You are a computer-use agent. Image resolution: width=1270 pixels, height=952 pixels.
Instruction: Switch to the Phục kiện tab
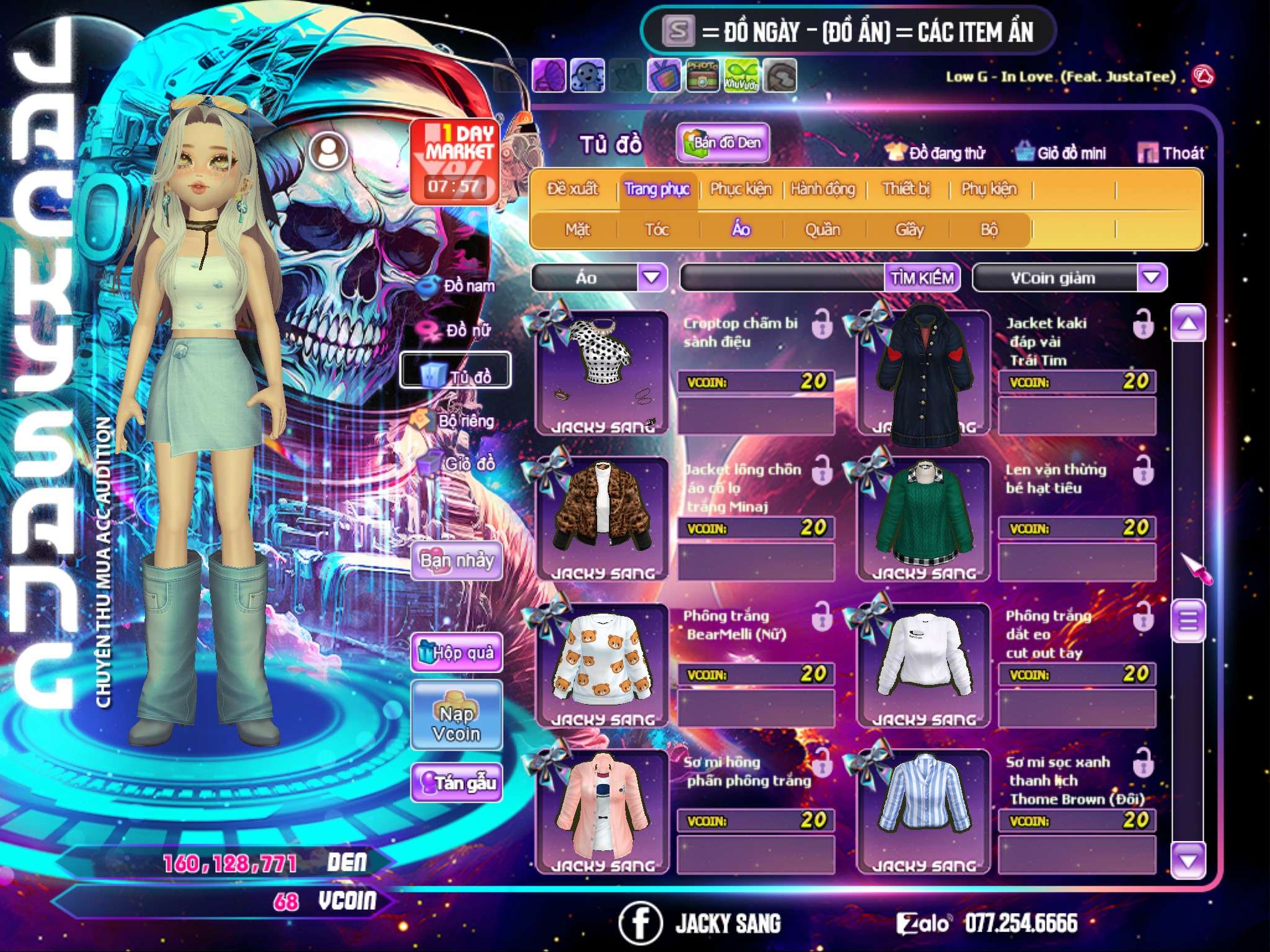tap(740, 189)
